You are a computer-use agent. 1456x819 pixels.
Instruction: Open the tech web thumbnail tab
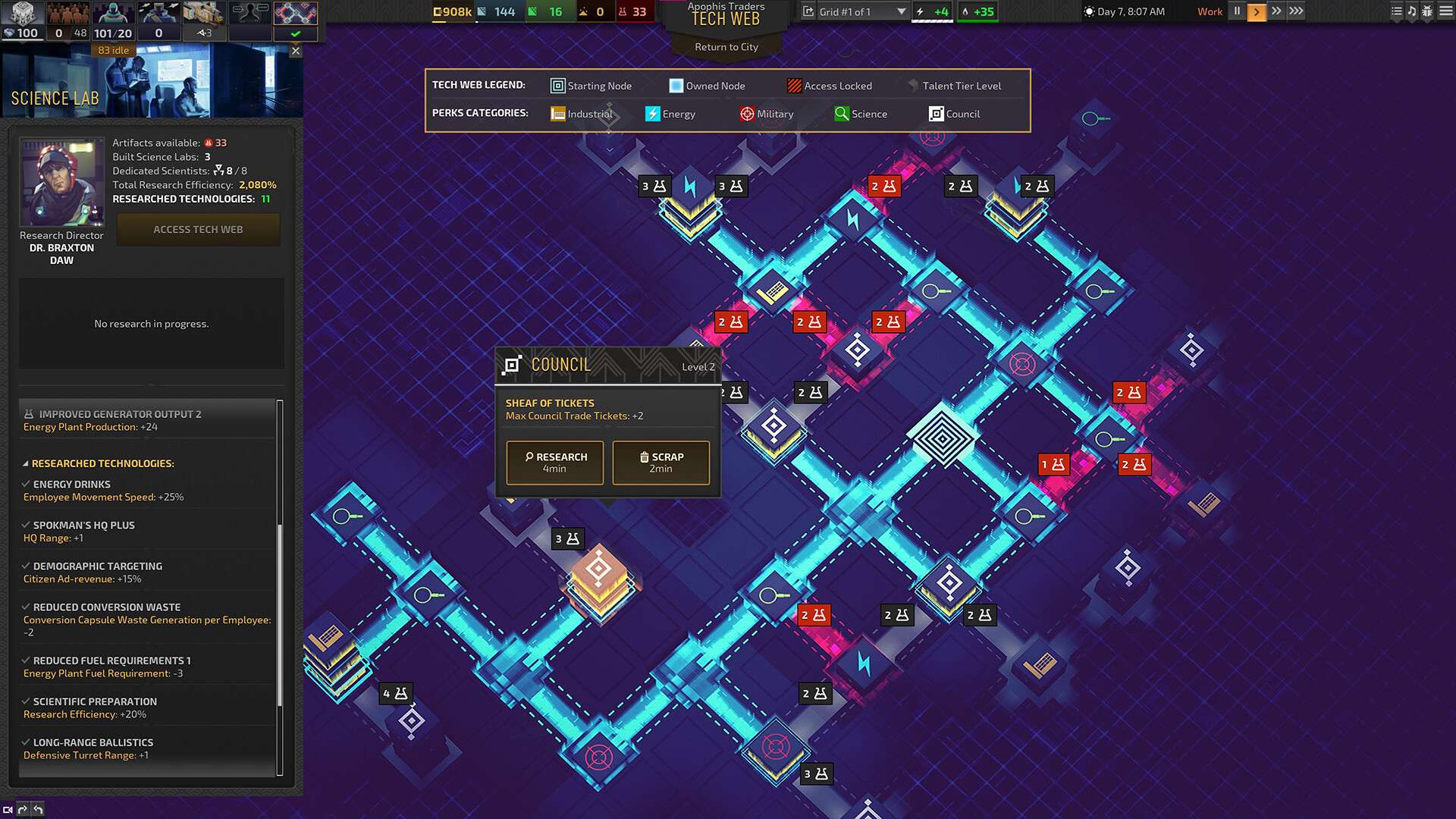[295, 14]
